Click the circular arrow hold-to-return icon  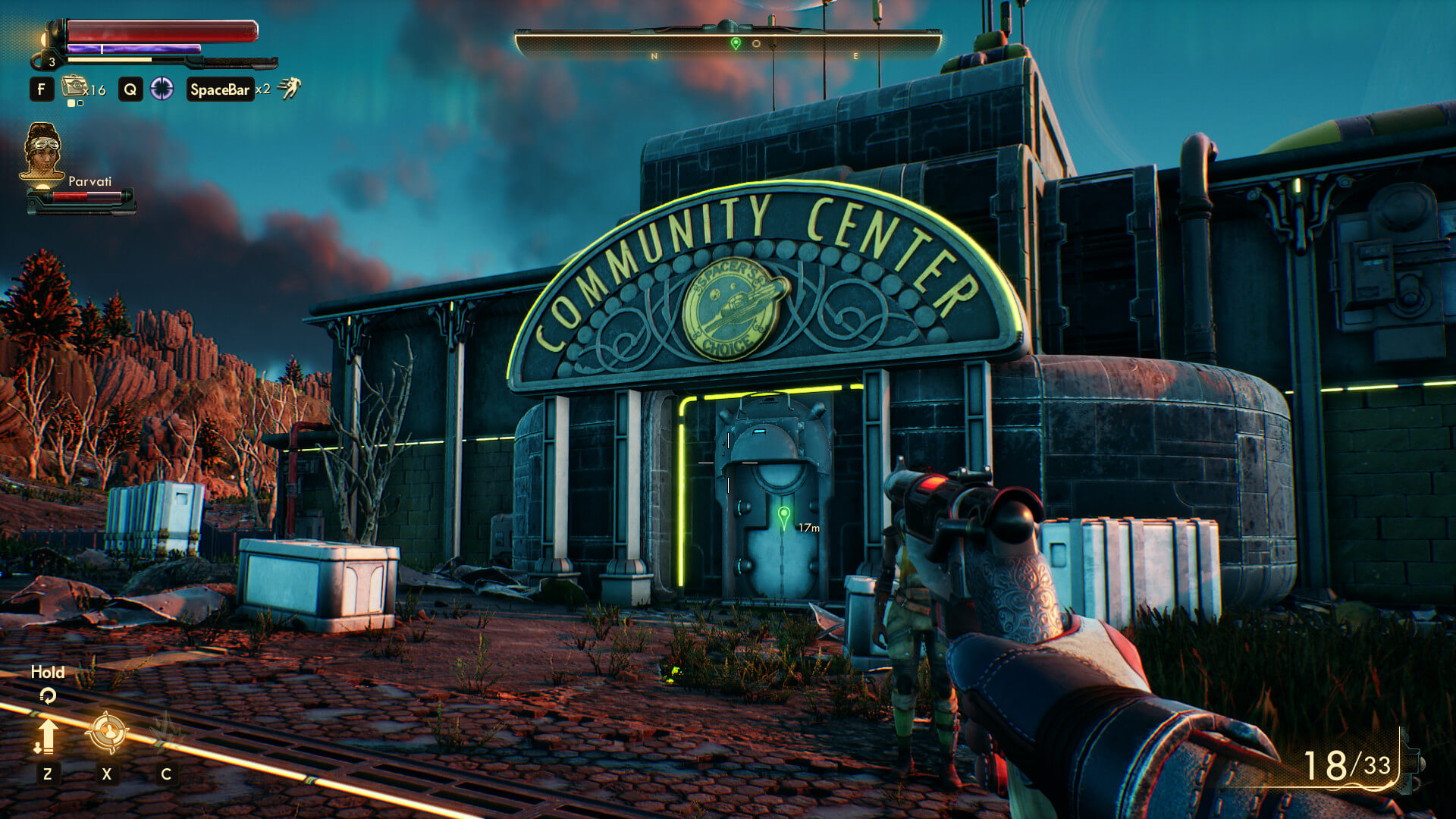coord(48,695)
